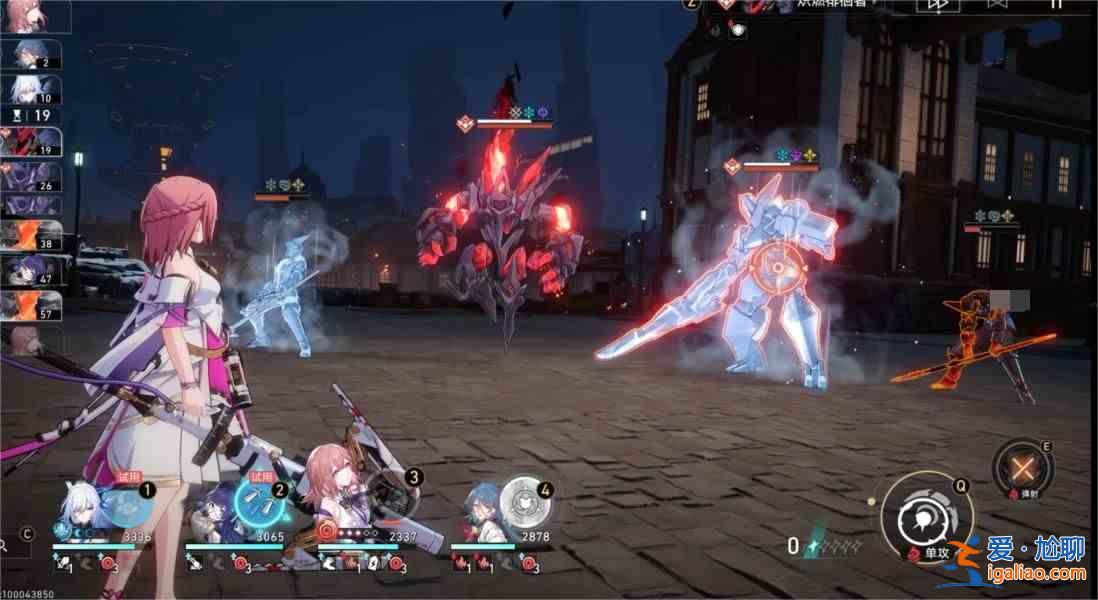Activate the glowing cyan ultimate number 2
This screenshot has width=1098, height=600.
(258, 502)
